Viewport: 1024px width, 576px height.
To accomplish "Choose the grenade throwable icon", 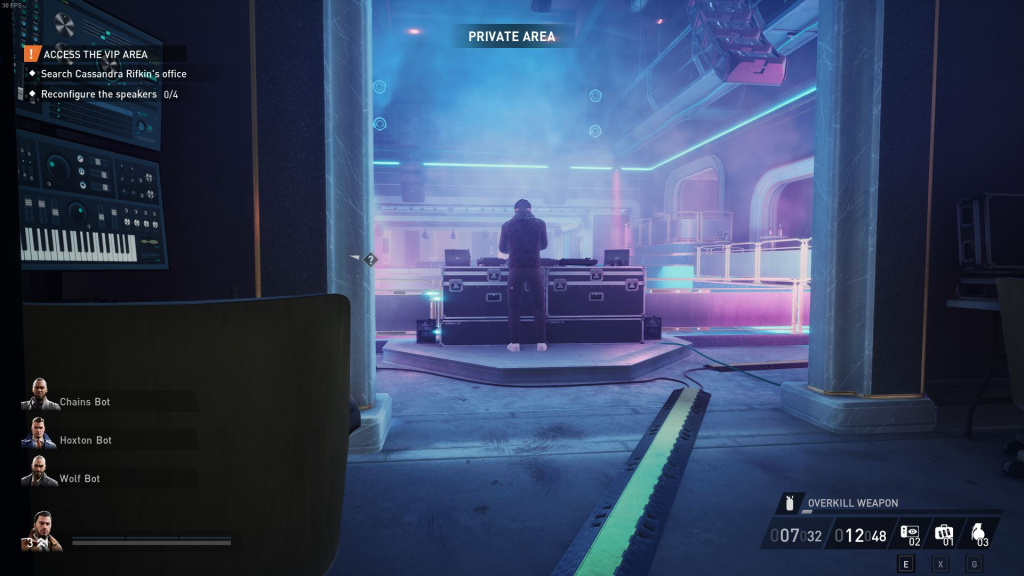I will (978, 533).
